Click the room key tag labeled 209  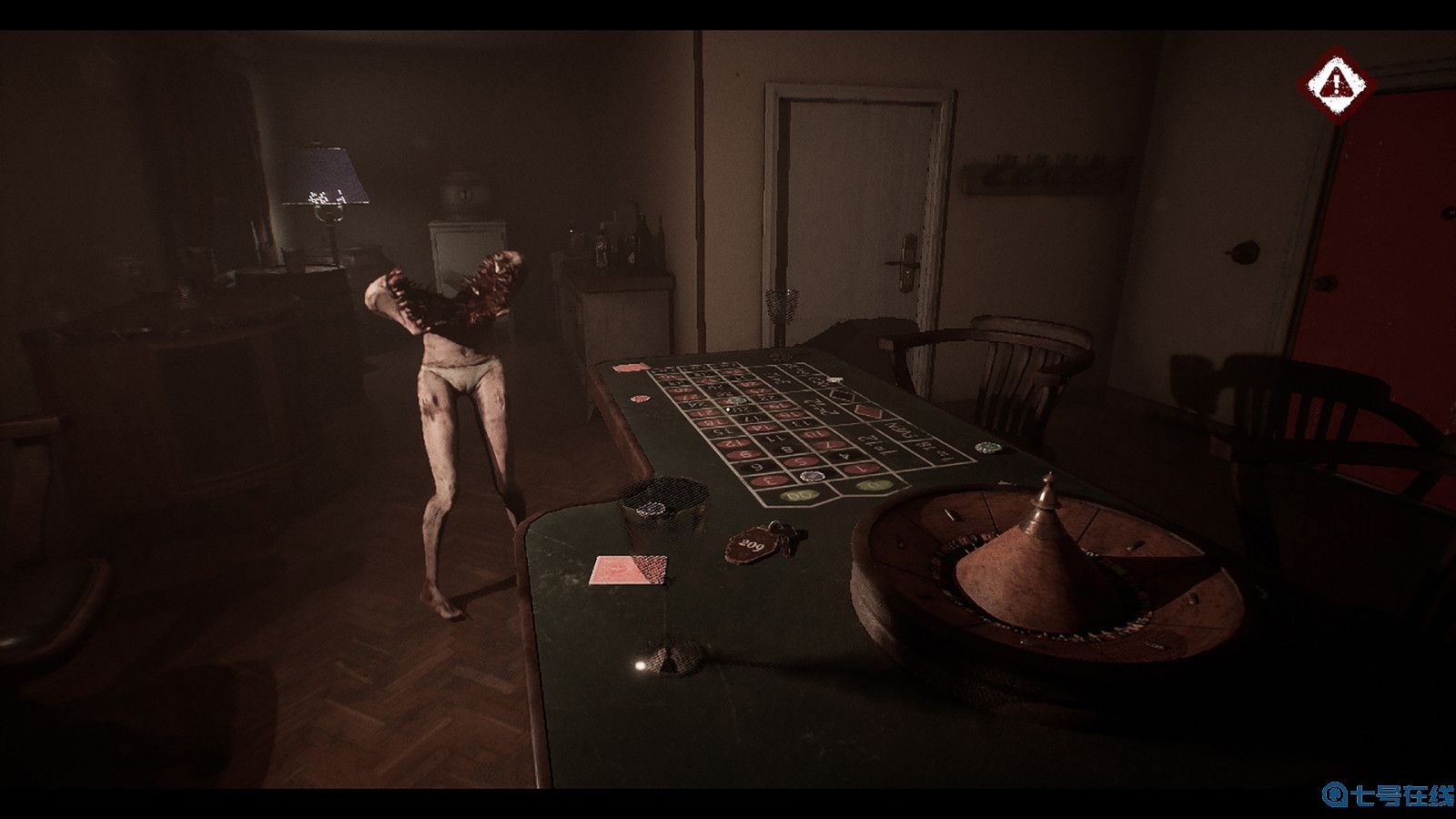pyautogui.click(x=753, y=543)
